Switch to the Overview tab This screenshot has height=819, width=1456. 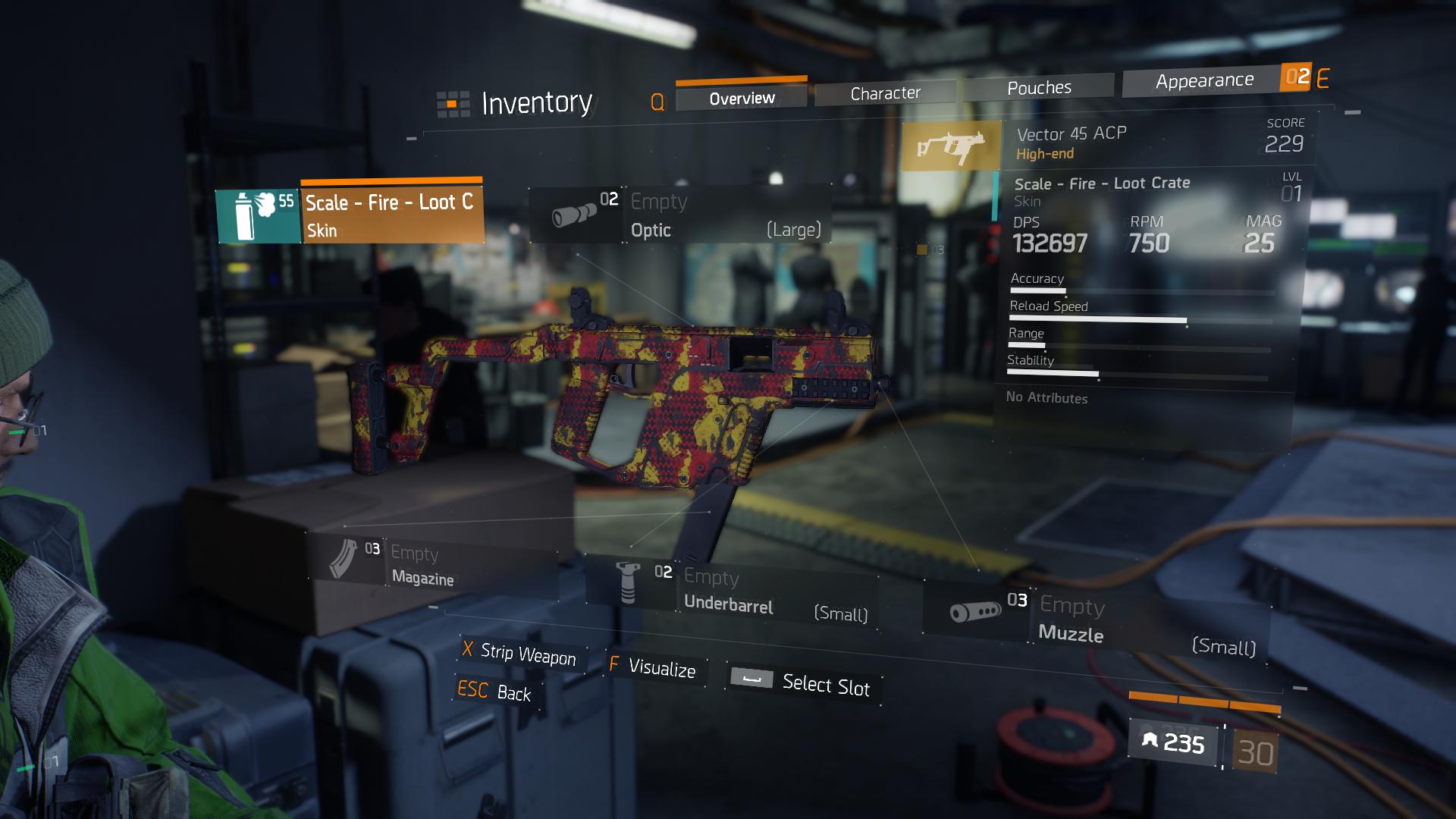click(741, 99)
